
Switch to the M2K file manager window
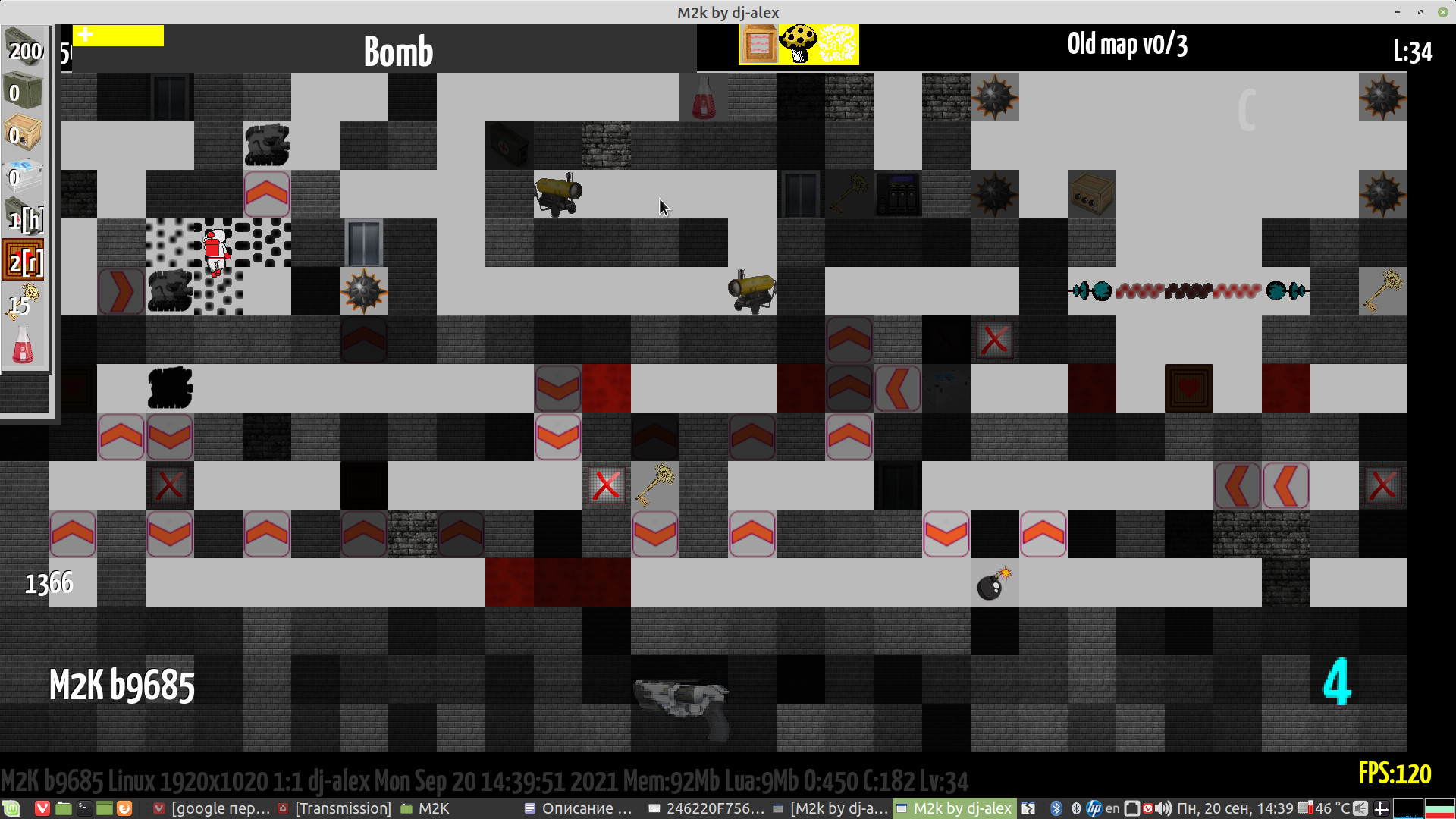(426, 808)
